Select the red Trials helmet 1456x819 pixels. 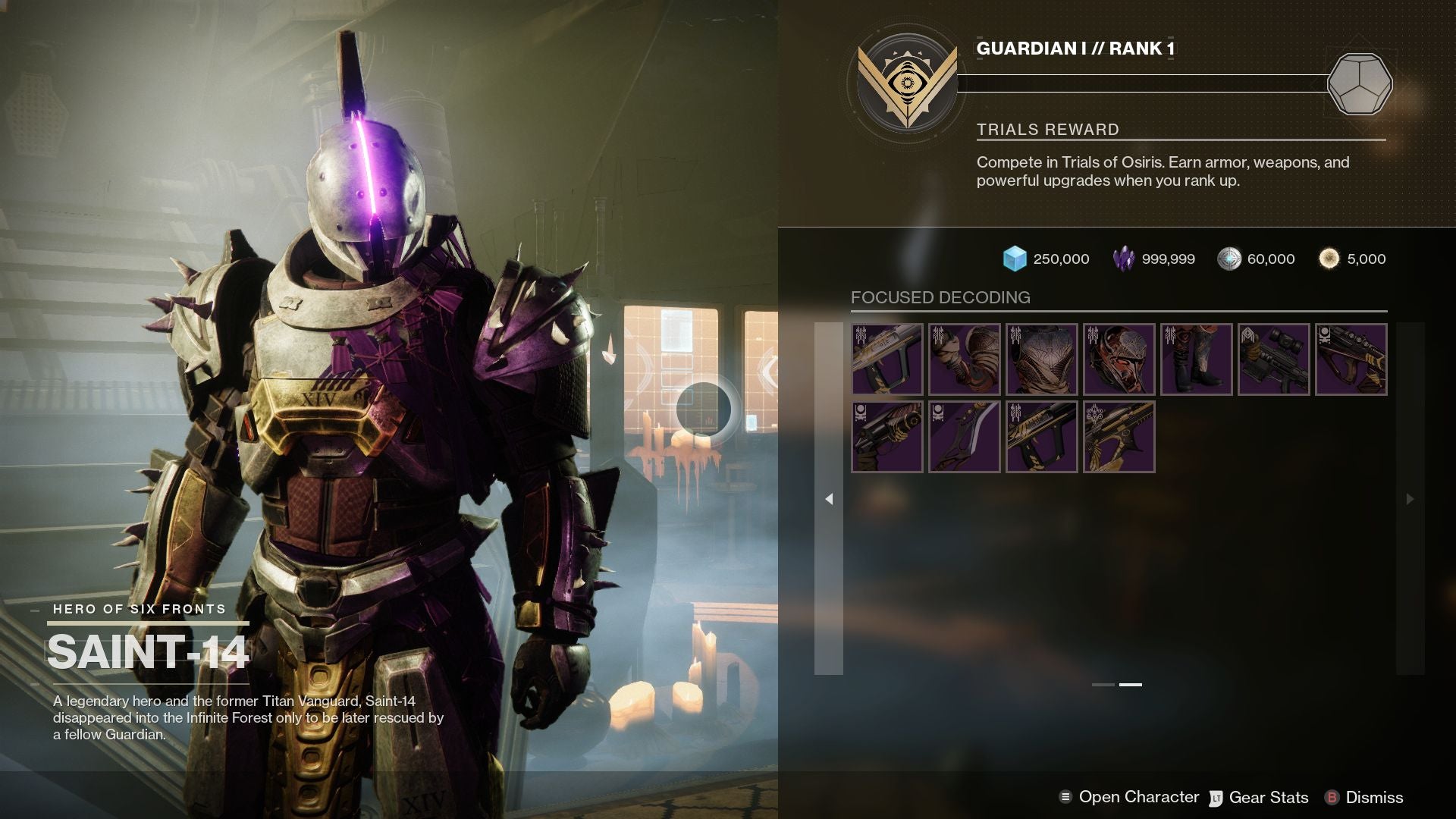[x=1119, y=359]
